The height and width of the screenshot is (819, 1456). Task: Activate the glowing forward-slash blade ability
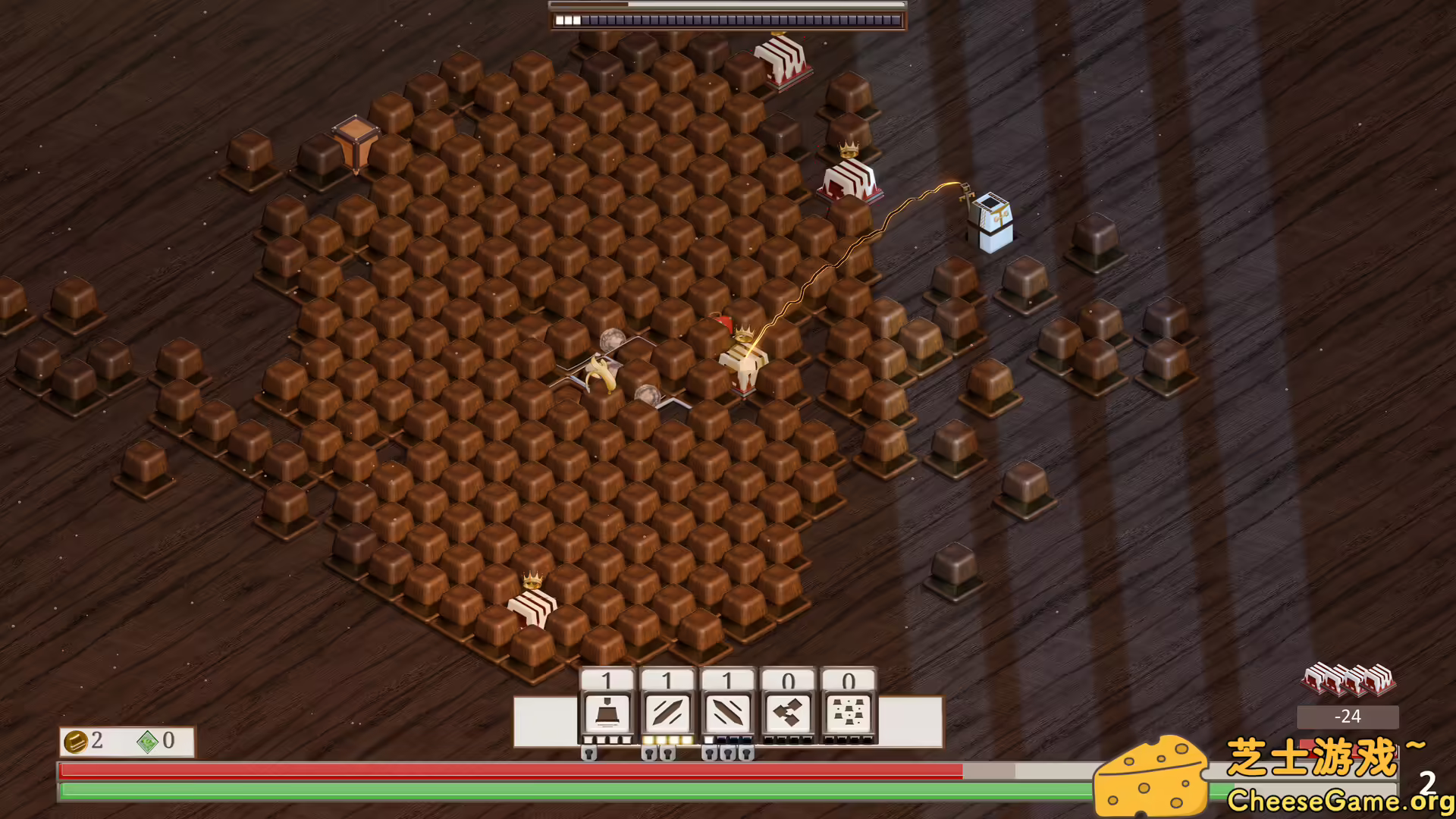(x=667, y=714)
